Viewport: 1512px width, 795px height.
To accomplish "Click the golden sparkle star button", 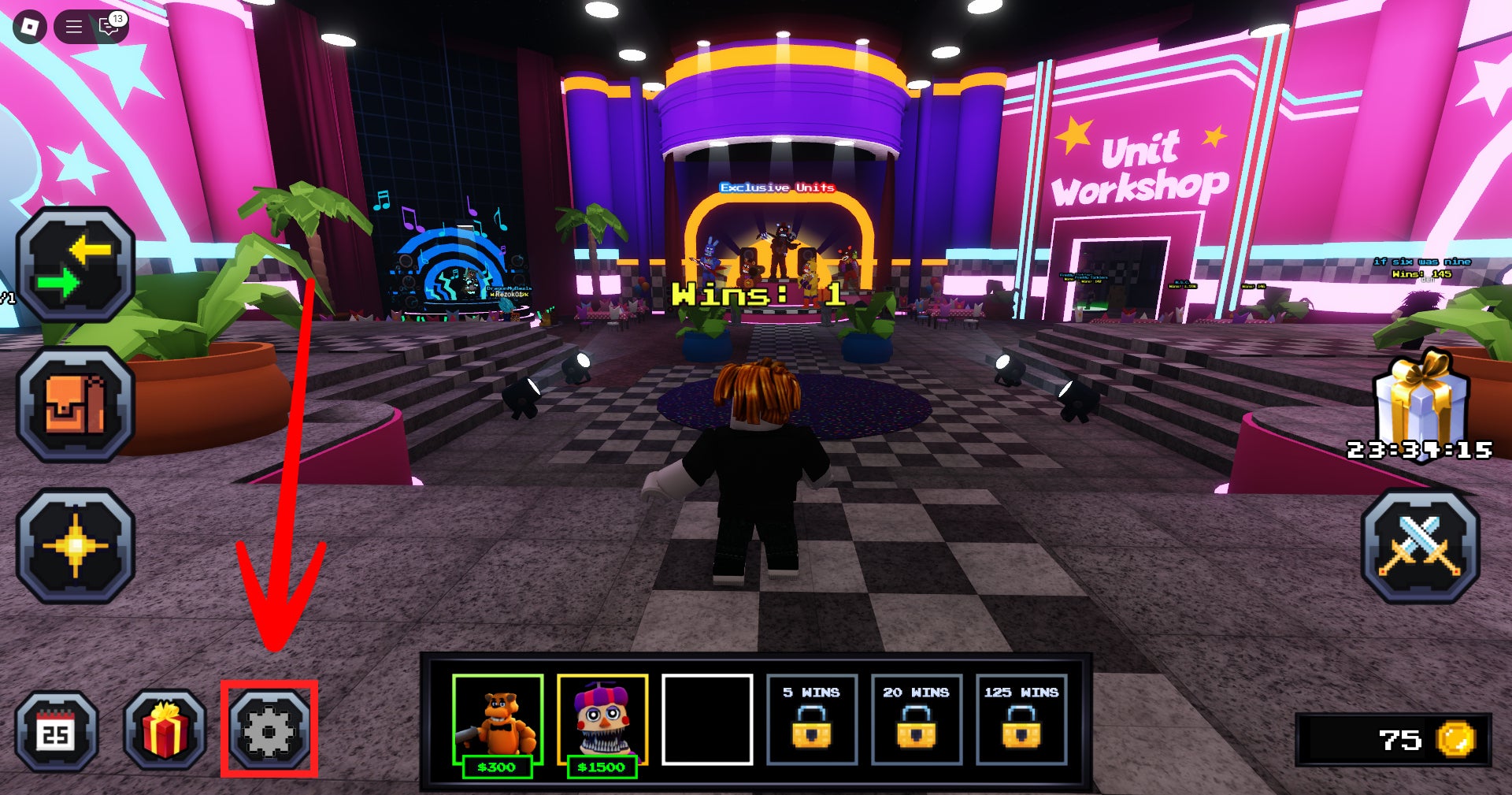I will 76,545.
